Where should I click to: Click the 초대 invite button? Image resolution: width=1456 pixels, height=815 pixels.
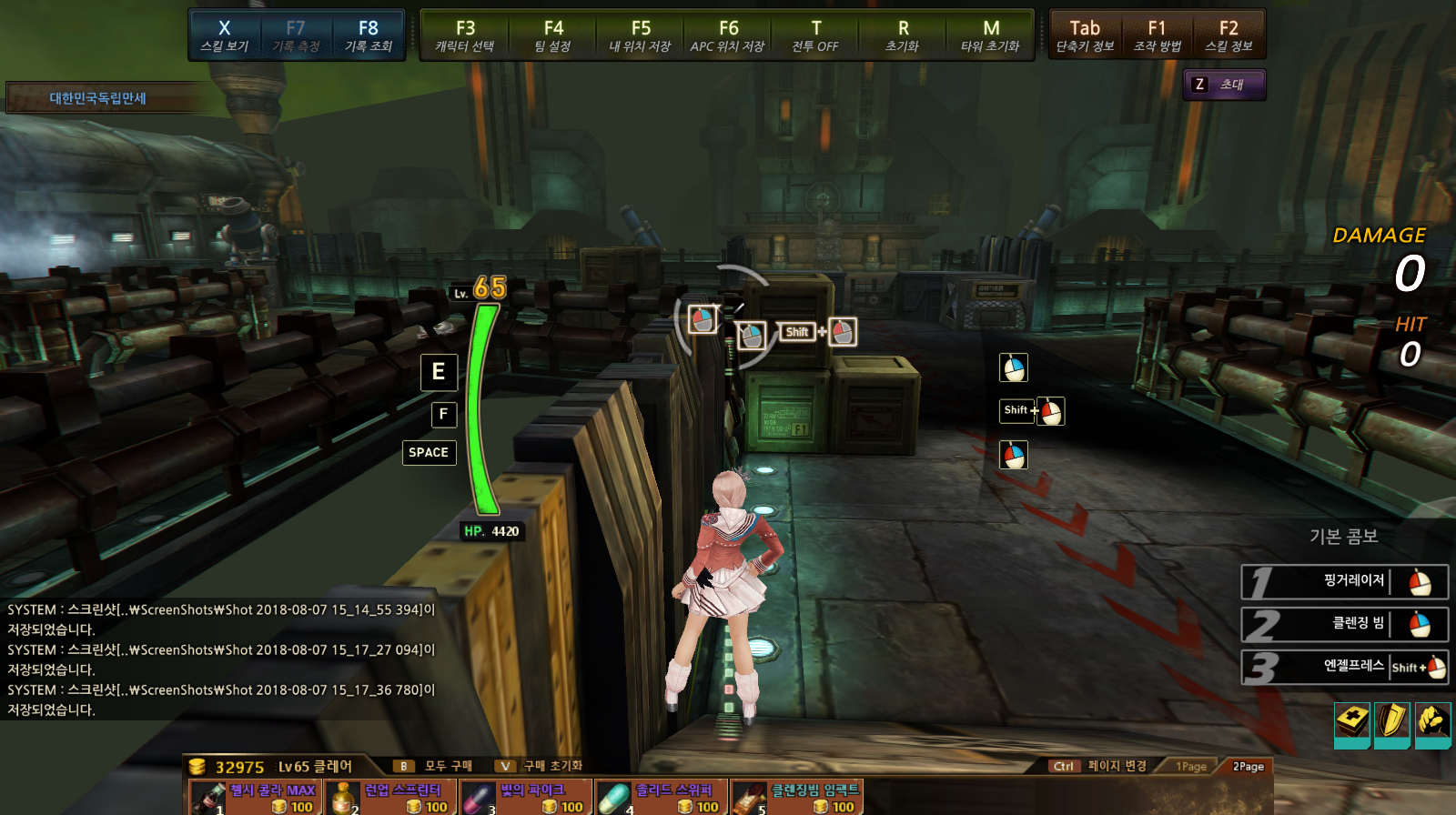pos(1224,85)
